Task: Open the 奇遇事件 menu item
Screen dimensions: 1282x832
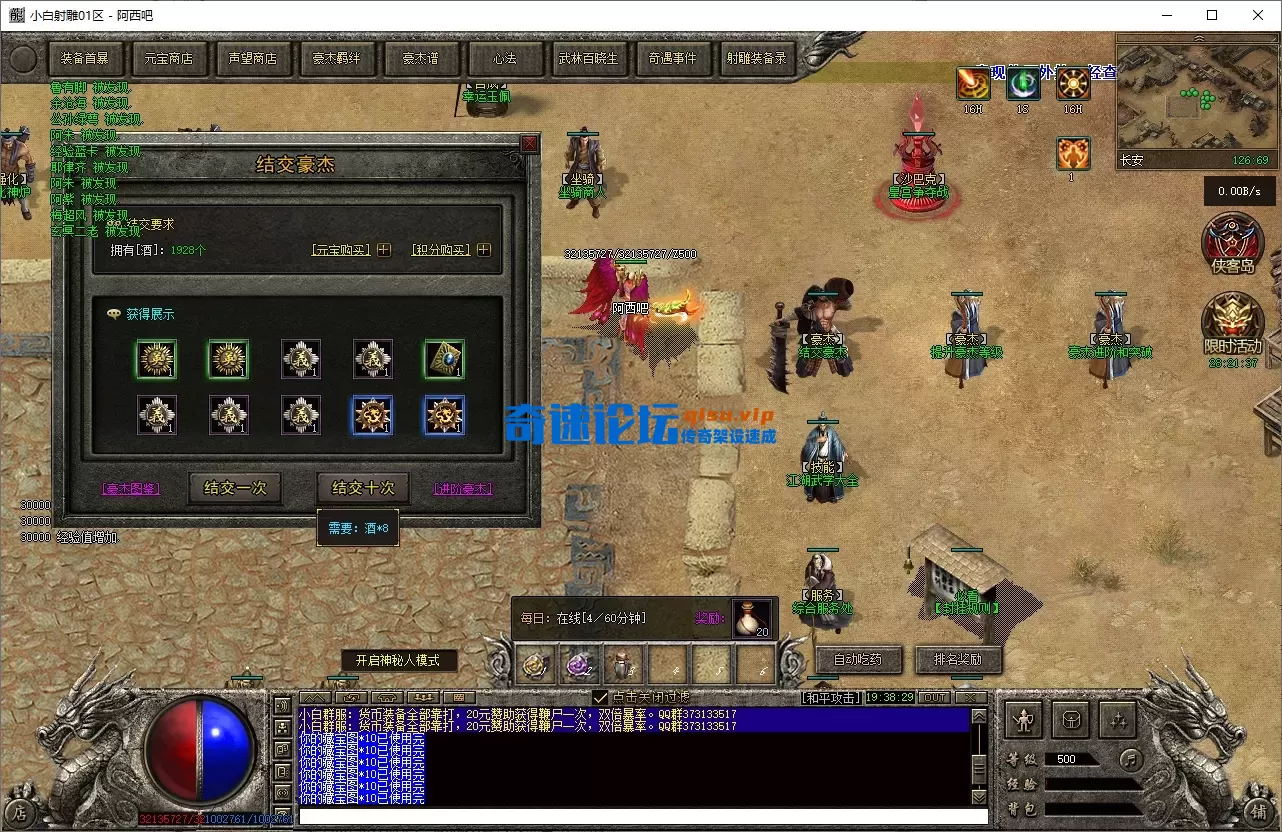Action: coord(674,58)
